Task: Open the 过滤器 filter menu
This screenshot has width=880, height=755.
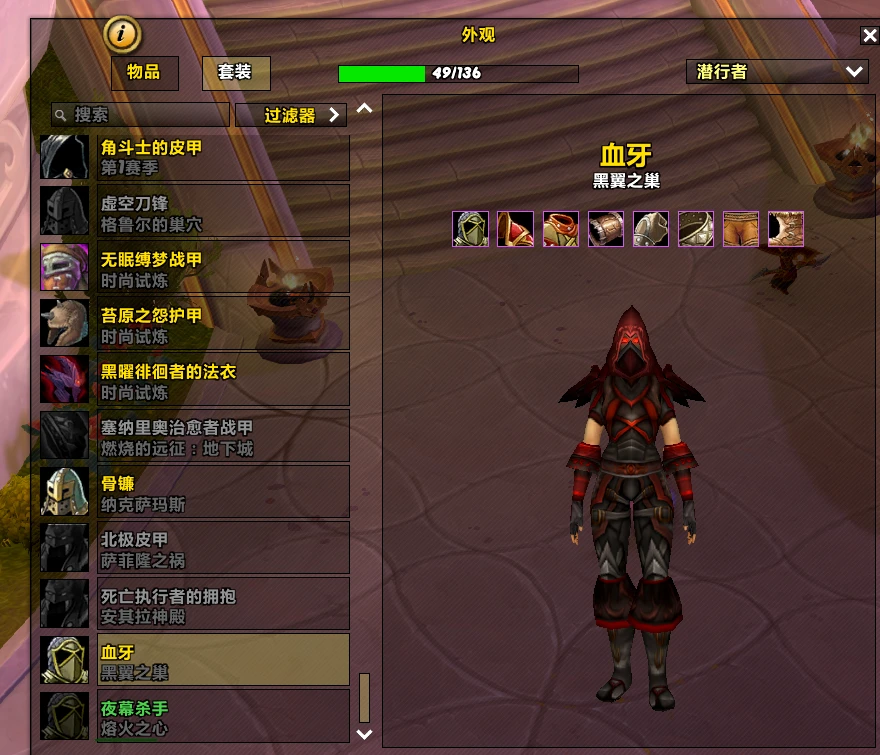Action: [291, 115]
